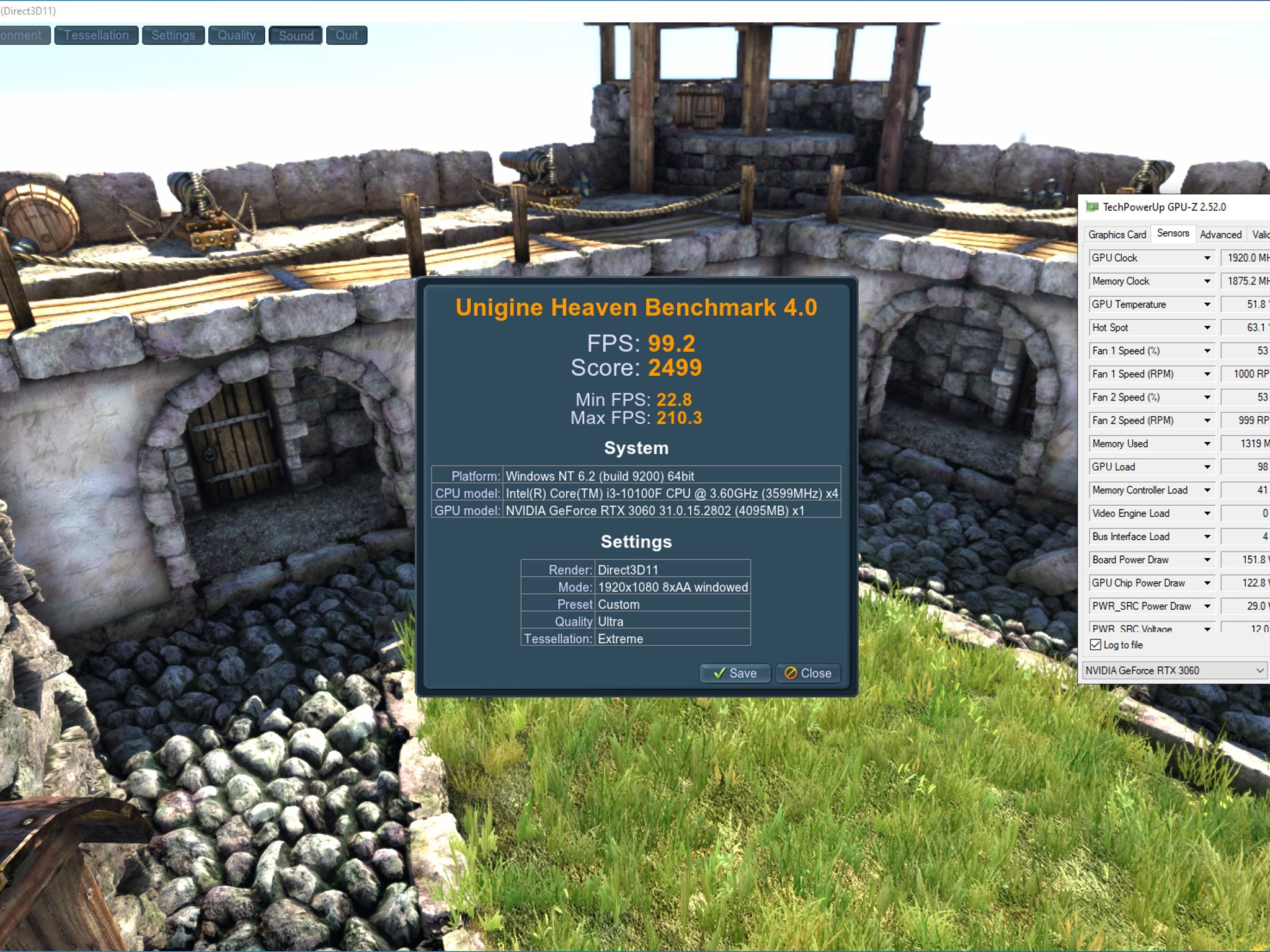1270x952 pixels.
Task: Open the GPU Temperature sensor dropdown
Action: click(1207, 304)
